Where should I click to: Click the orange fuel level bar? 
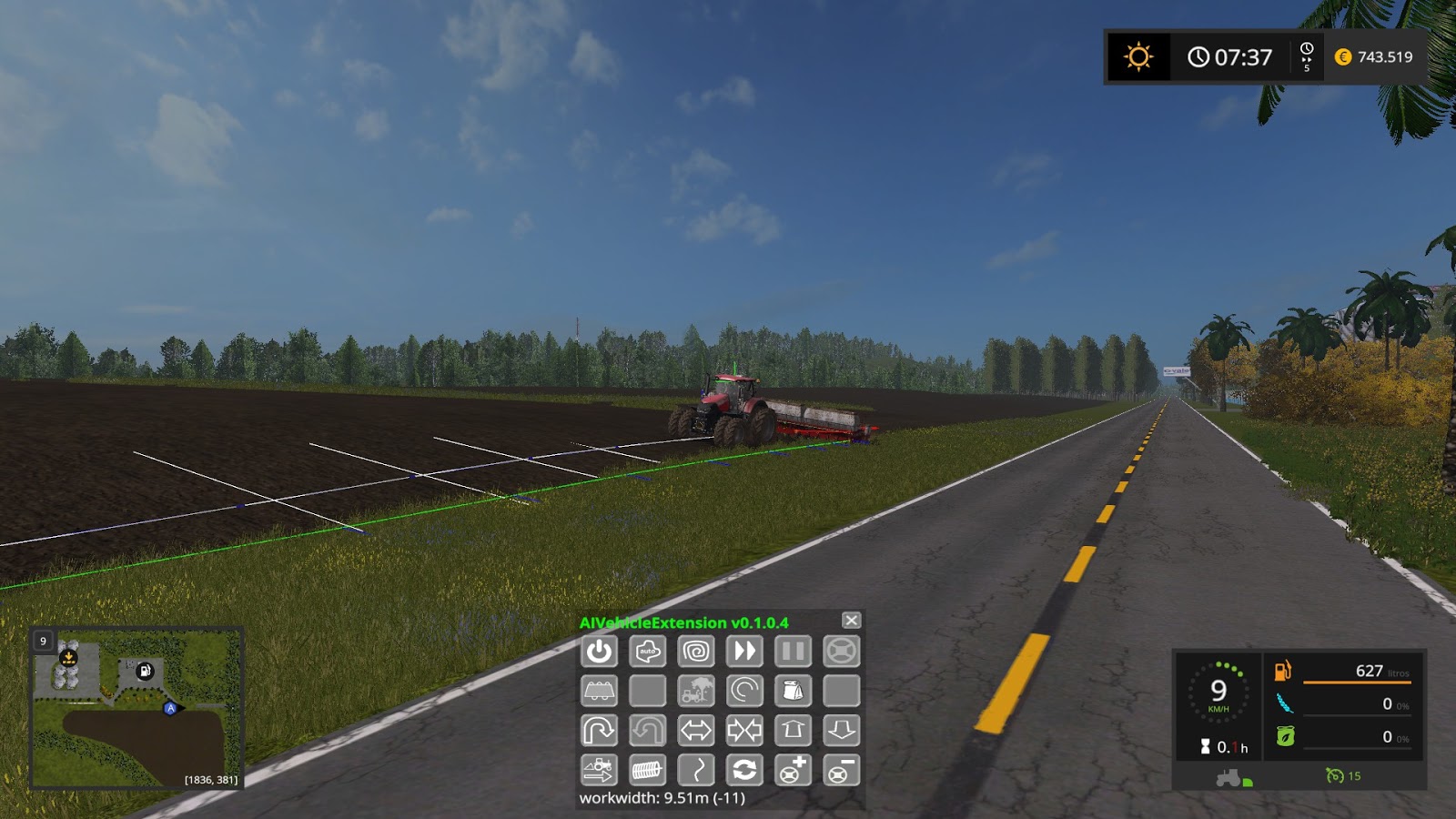[1356, 681]
